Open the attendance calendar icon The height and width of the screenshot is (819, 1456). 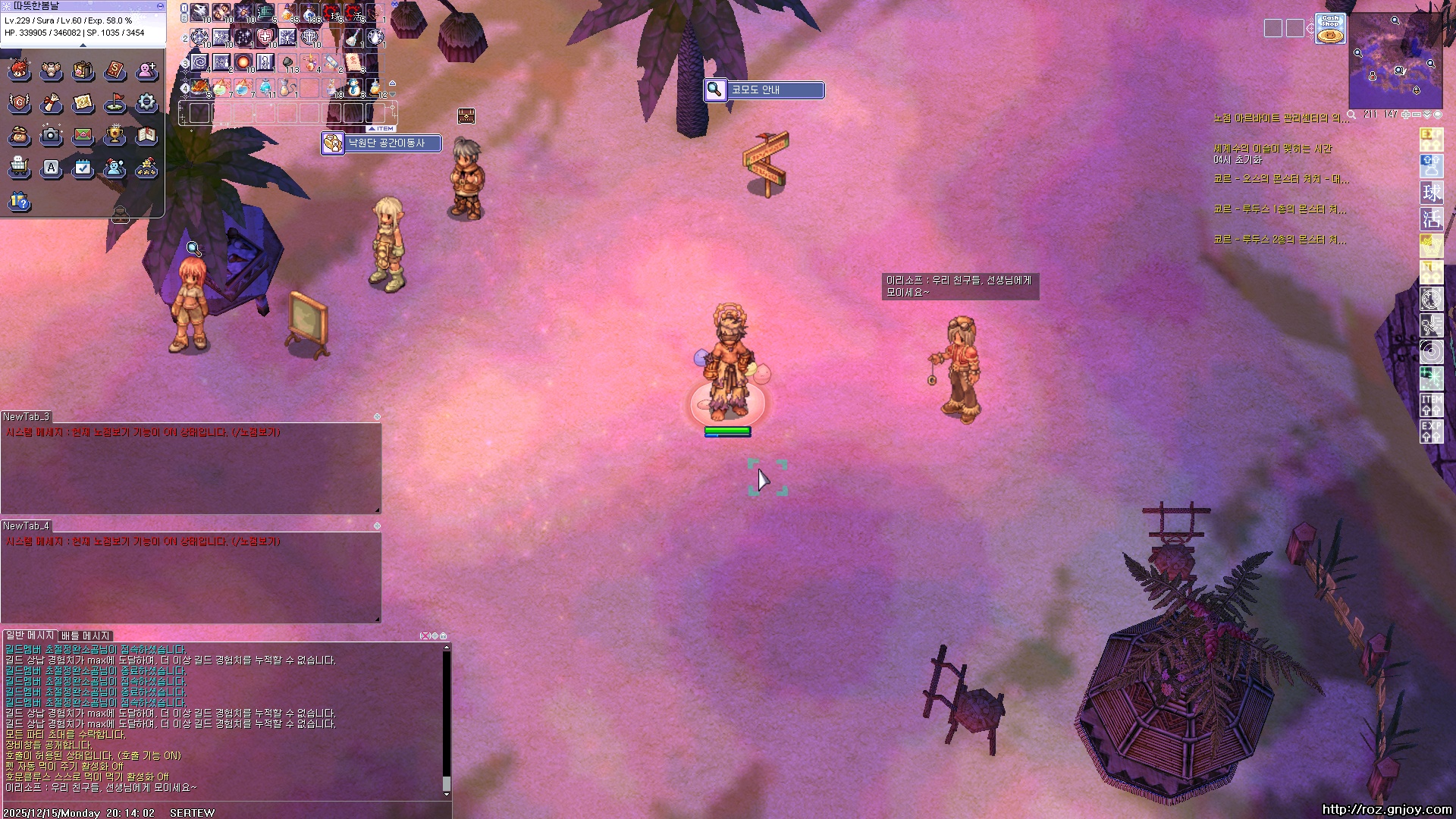pos(83,167)
